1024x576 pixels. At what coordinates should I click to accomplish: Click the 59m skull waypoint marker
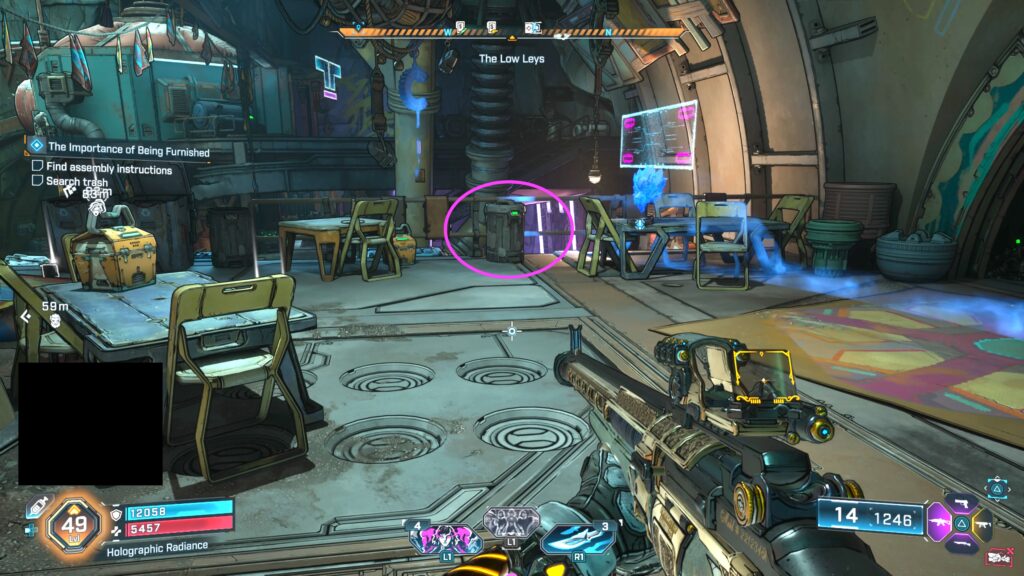click(57, 318)
